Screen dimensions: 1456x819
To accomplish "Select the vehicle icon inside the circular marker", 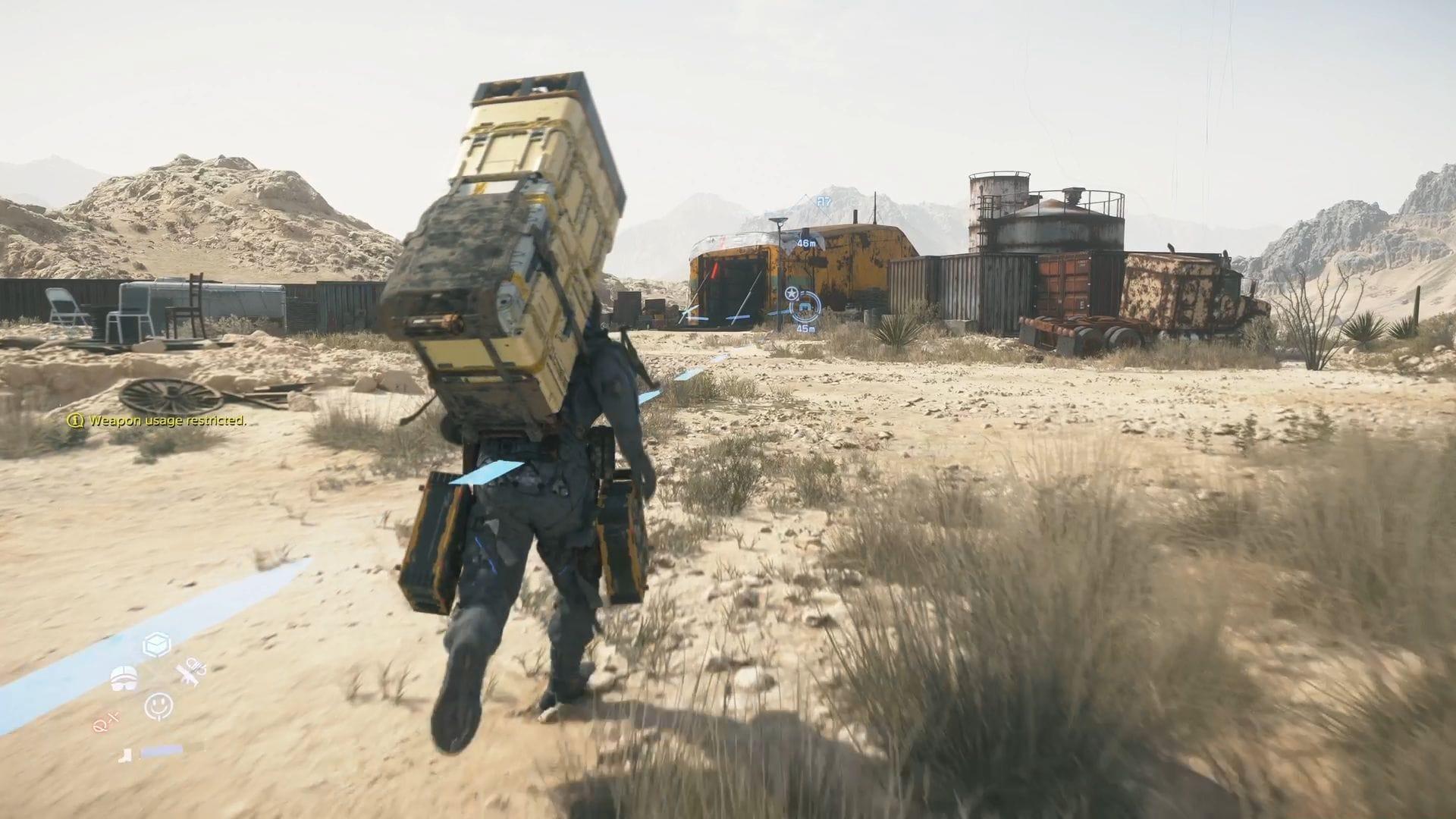I will click(805, 307).
